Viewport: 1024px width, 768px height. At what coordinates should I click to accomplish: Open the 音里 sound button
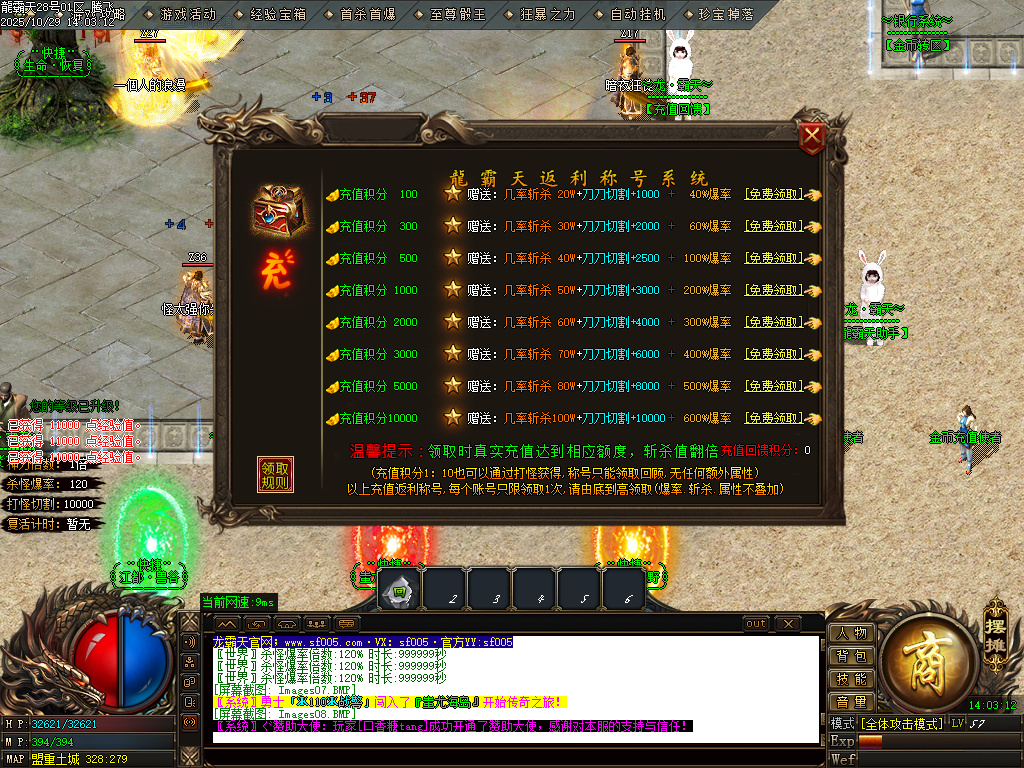pos(851,702)
